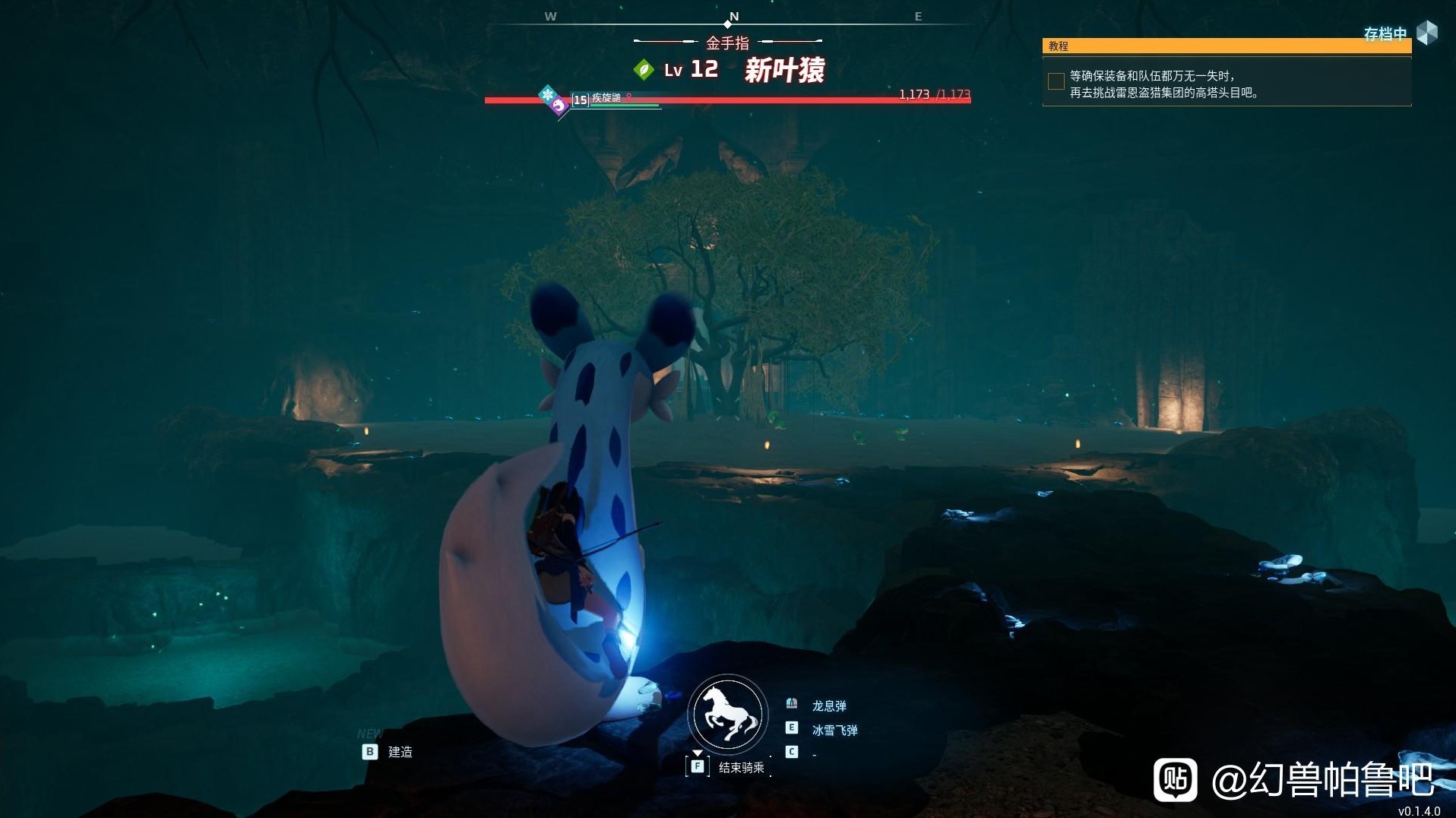Toggle riding off via the F key prompt
This screenshot has width=1456, height=818.
click(698, 766)
